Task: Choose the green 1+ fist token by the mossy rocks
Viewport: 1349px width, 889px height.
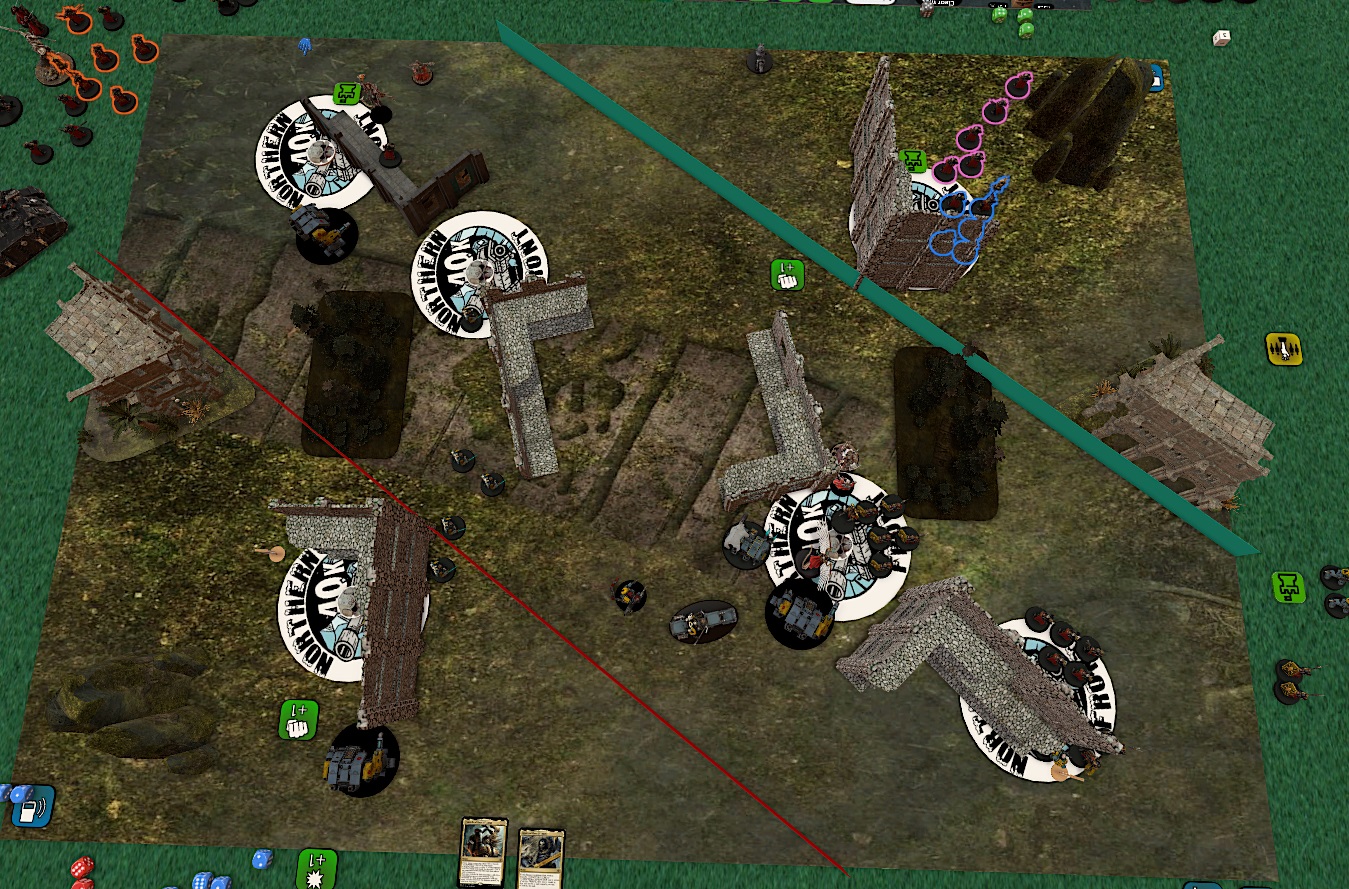Action: (298, 720)
